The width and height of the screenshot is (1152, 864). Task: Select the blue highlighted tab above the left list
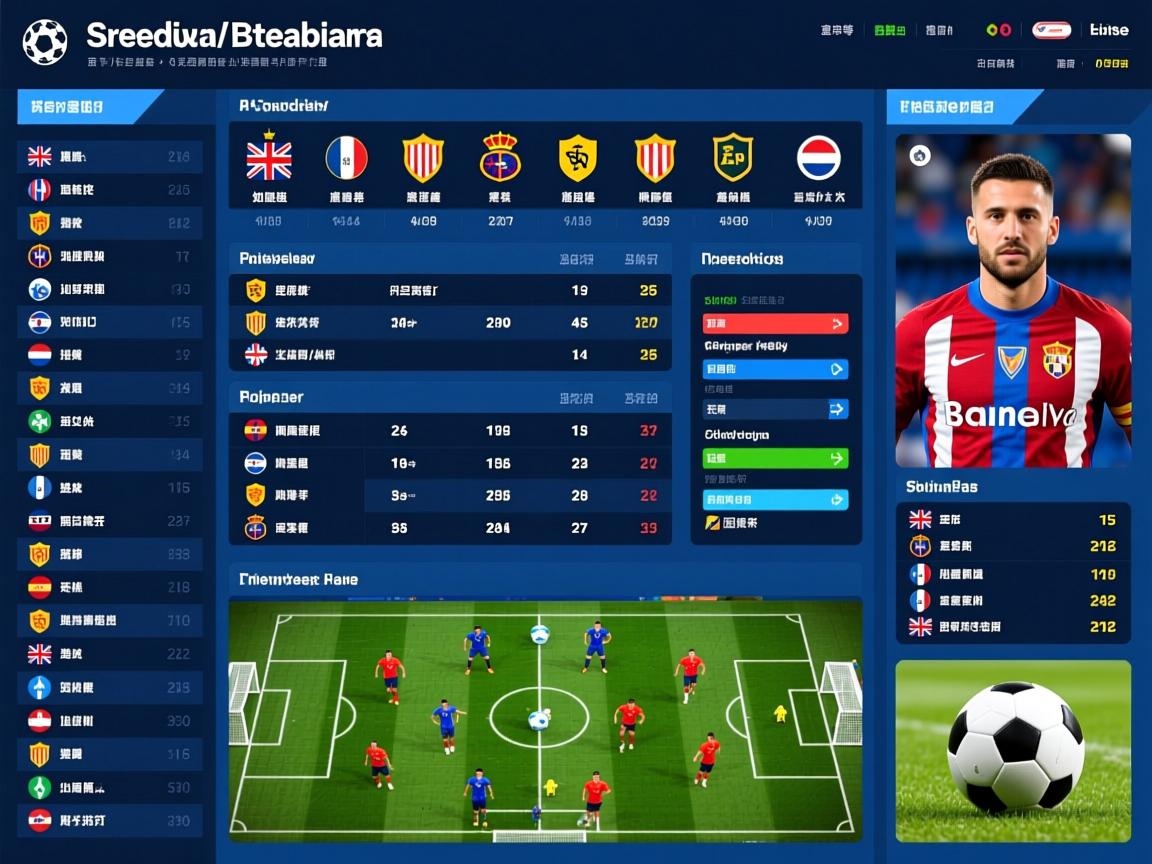click(88, 106)
